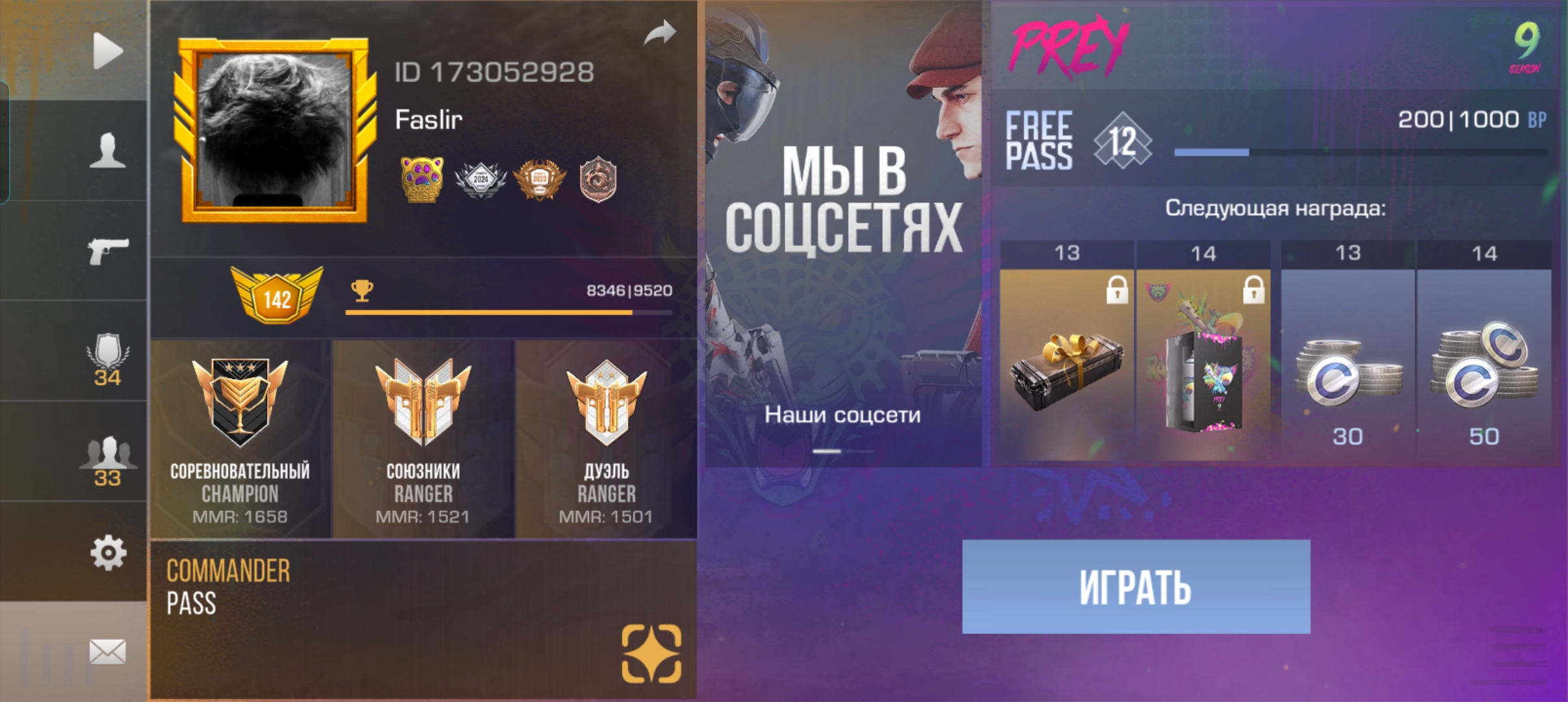The width and height of the screenshot is (1568, 702).
Task: Open Соревновательный Champion rank panel
Action: point(241,440)
